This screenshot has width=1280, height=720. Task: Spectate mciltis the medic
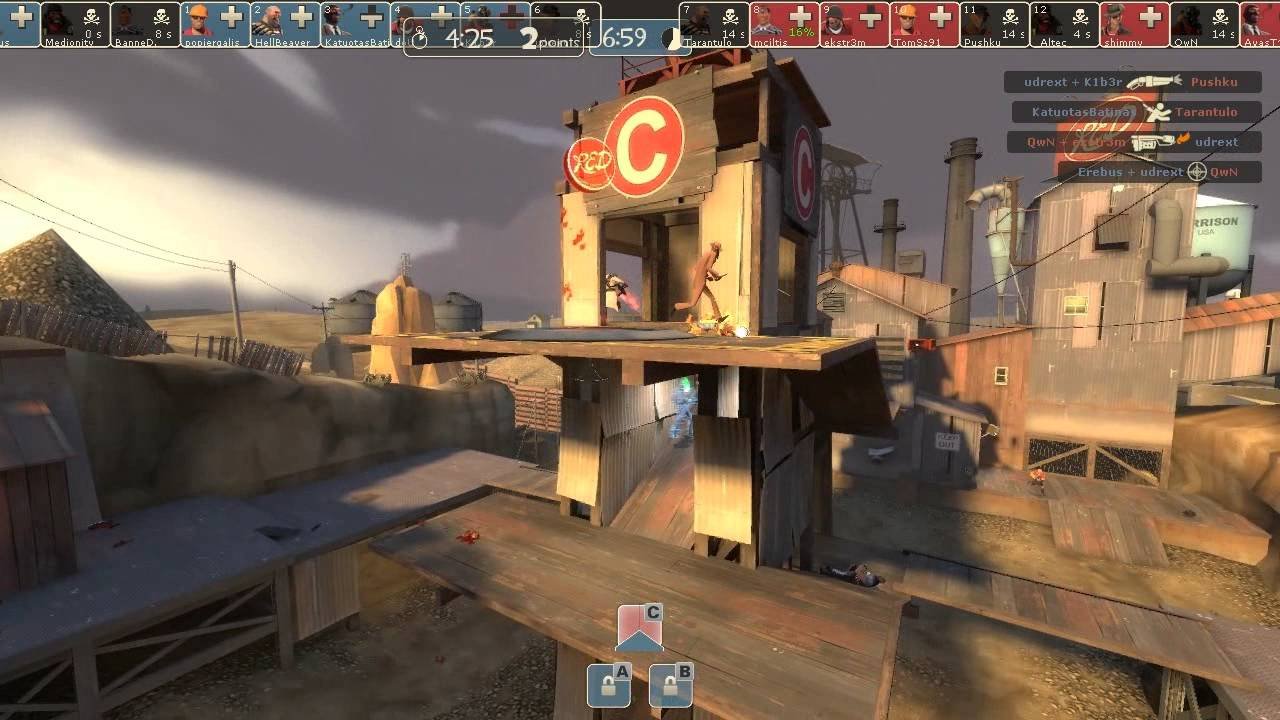point(784,24)
